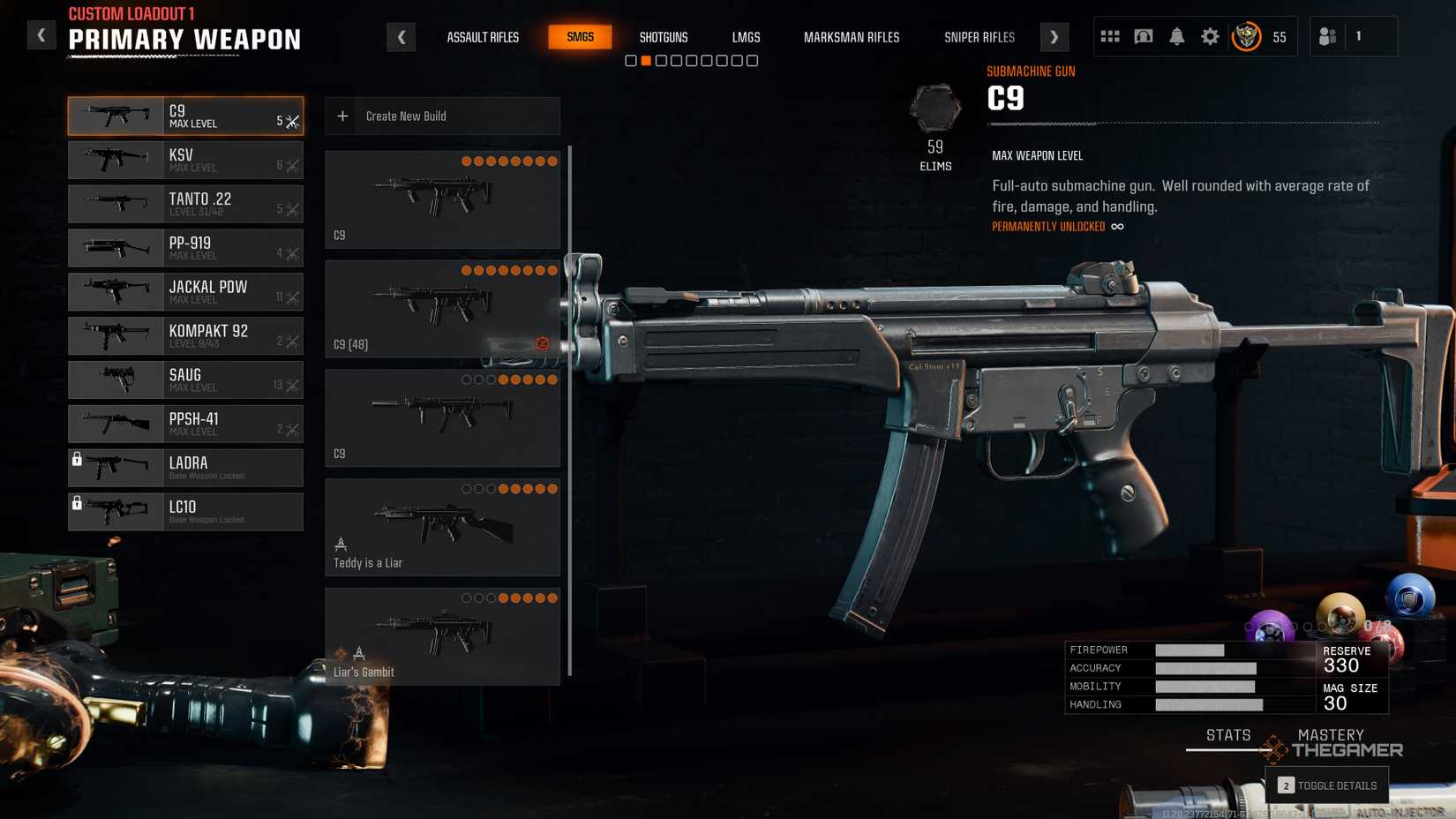Choose the Liar's Gambit blueprint build

442,636
